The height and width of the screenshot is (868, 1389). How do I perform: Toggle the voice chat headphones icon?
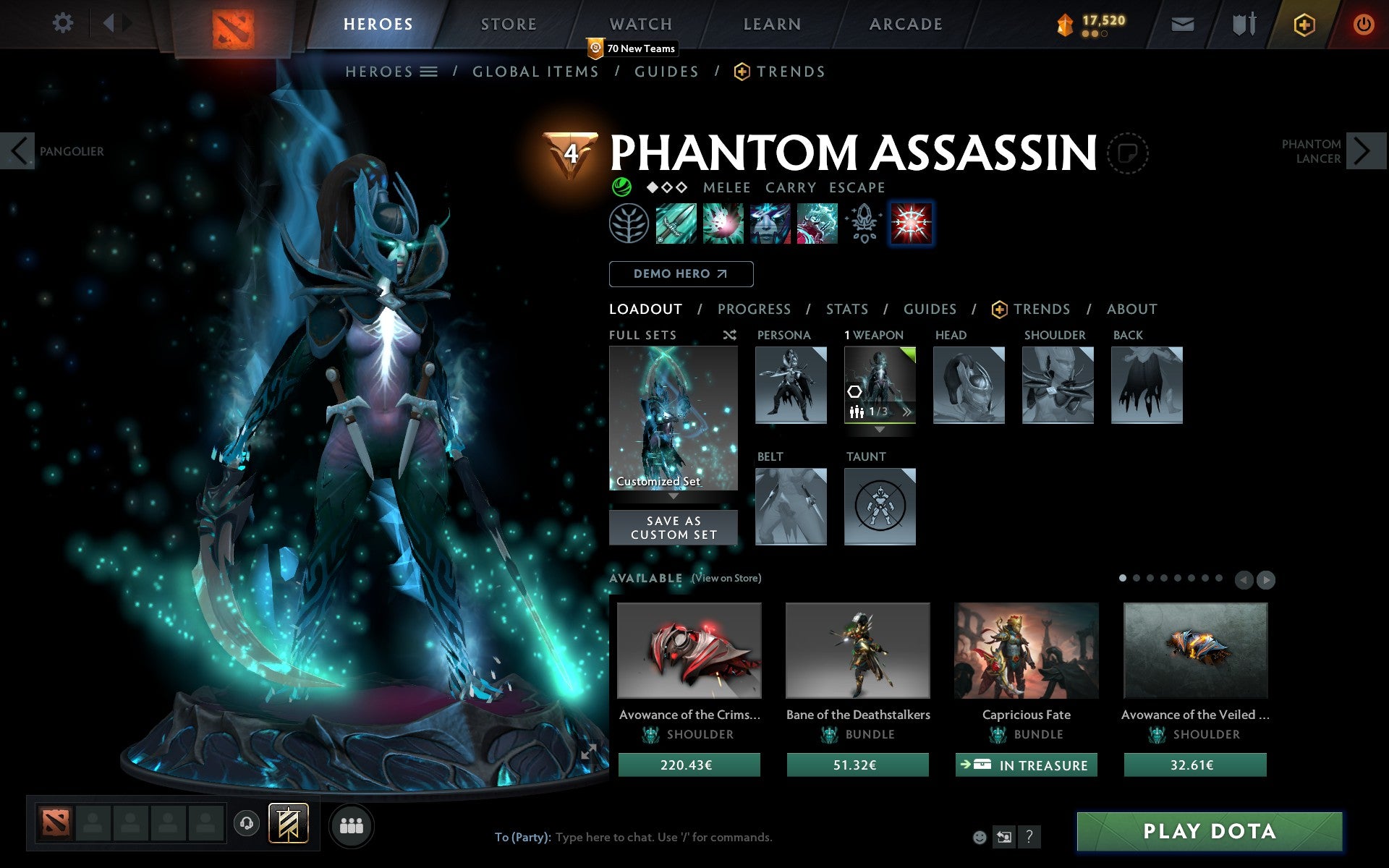pyautogui.click(x=247, y=822)
